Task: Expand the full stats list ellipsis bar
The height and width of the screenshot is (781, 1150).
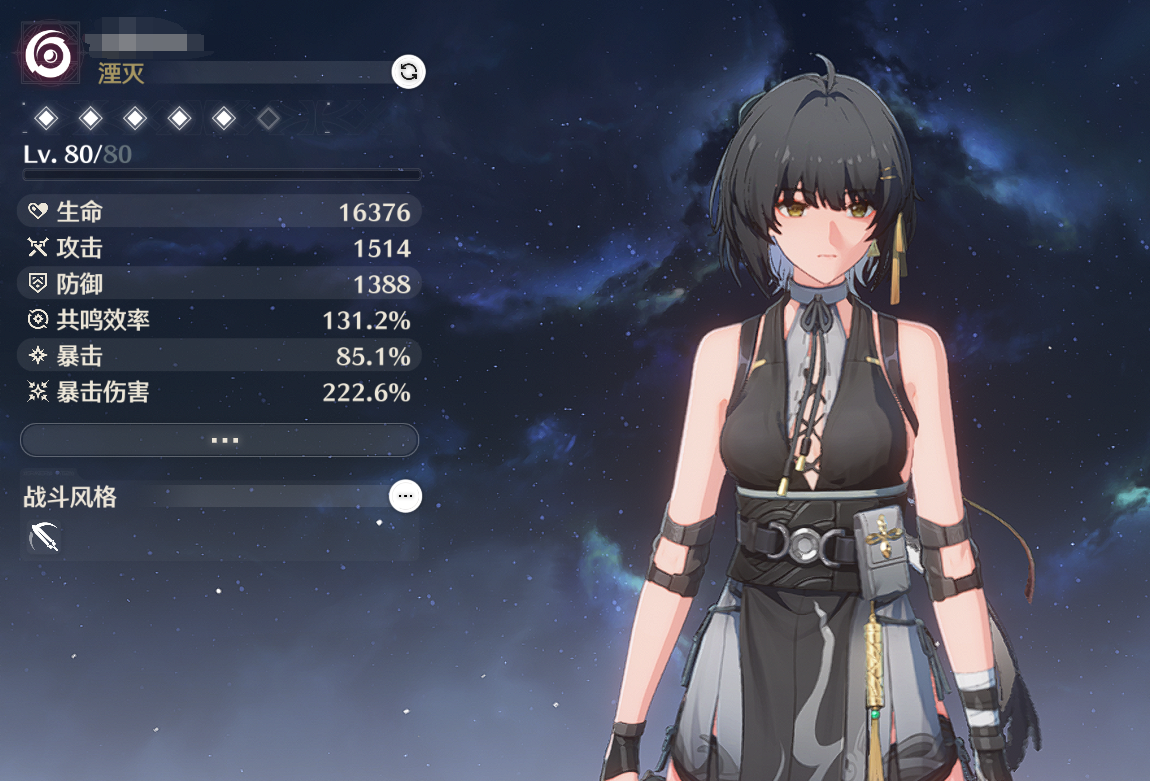Action: 219,440
